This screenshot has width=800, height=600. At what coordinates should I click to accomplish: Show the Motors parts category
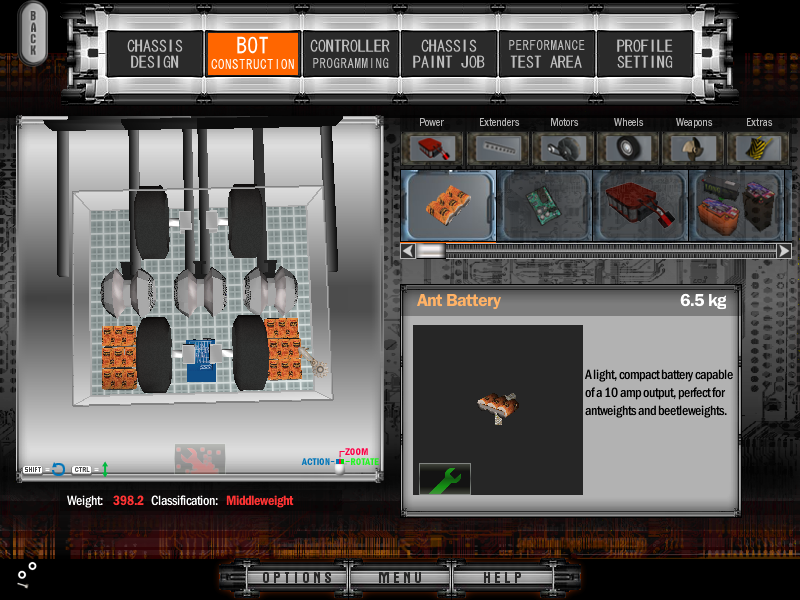point(564,148)
